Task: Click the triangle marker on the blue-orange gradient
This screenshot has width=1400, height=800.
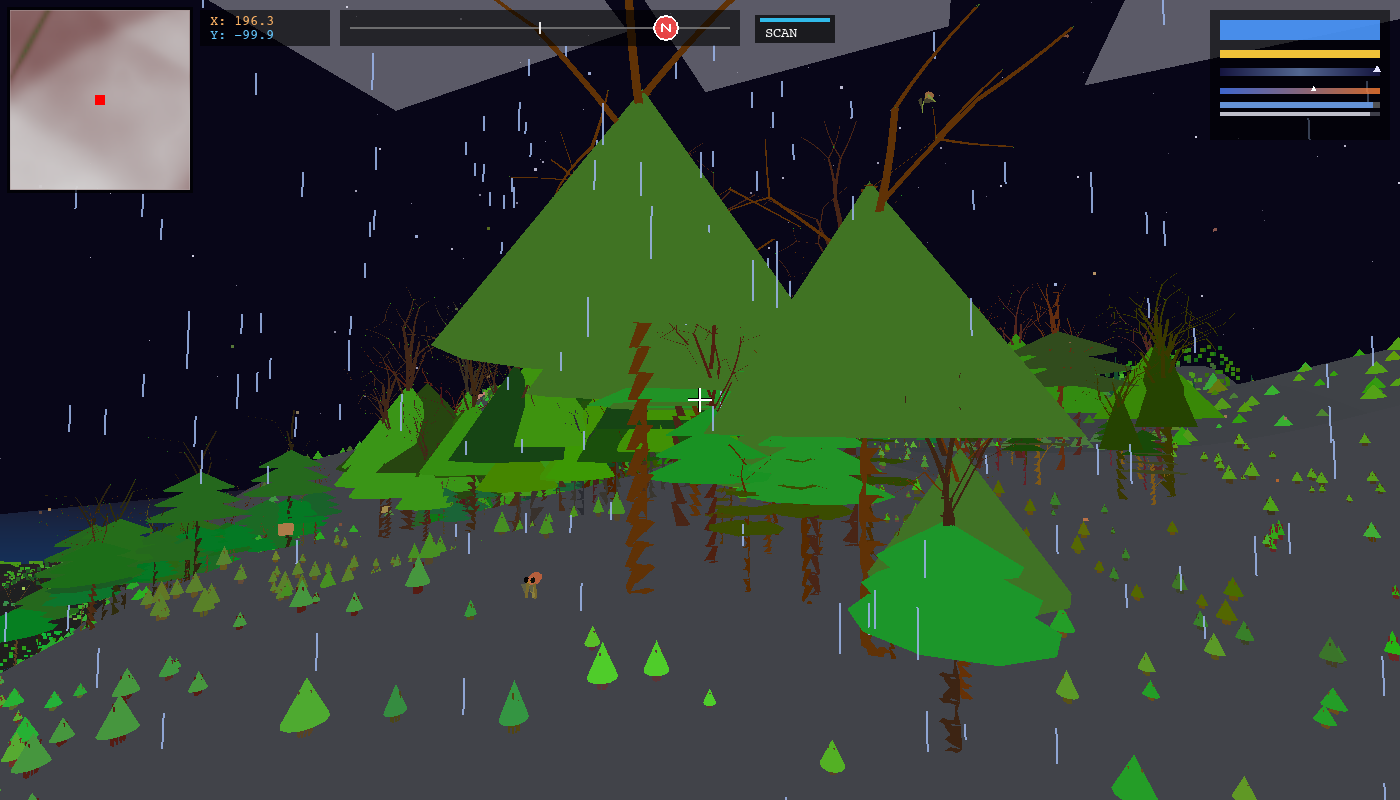Action: [1313, 89]
